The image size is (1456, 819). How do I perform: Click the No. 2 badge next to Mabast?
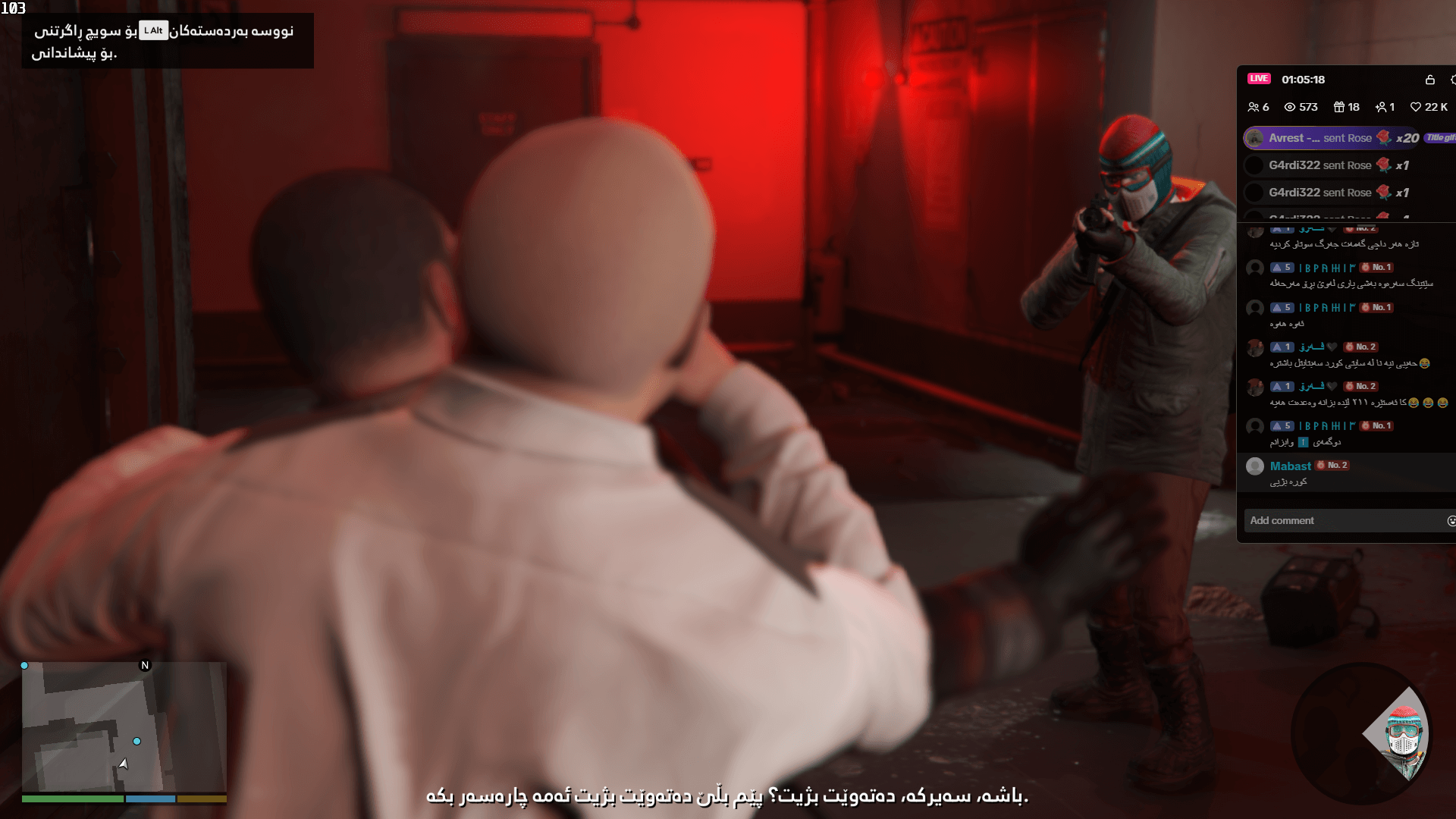[x=1332, y=466]
